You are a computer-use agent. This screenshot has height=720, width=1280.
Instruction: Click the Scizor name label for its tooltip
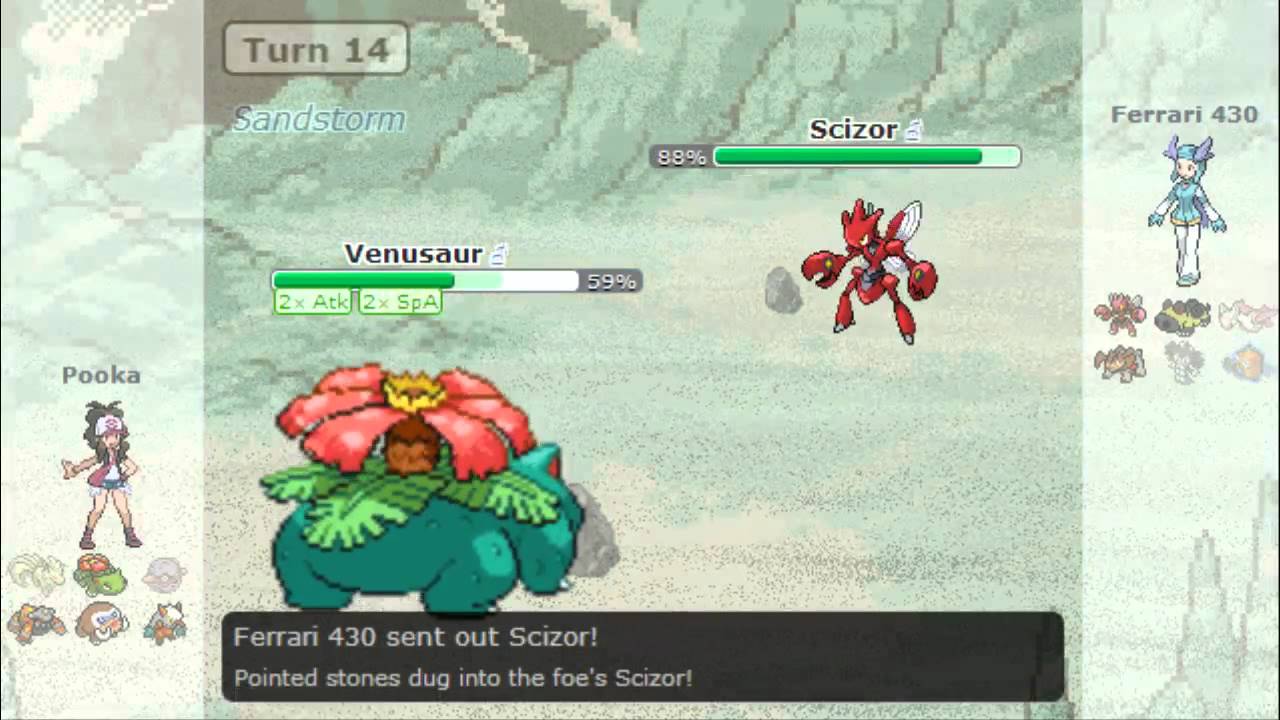coord(855,129)
